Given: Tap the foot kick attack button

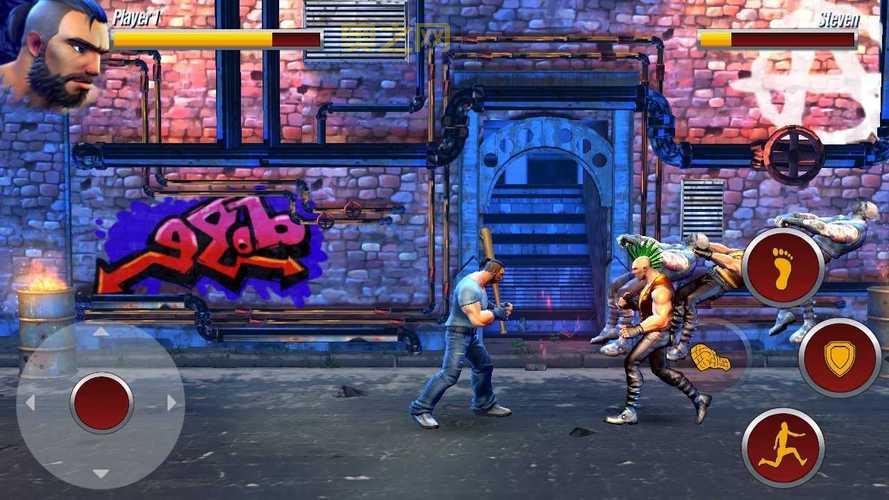Looking at the screenshot, I should pos(783,267).
